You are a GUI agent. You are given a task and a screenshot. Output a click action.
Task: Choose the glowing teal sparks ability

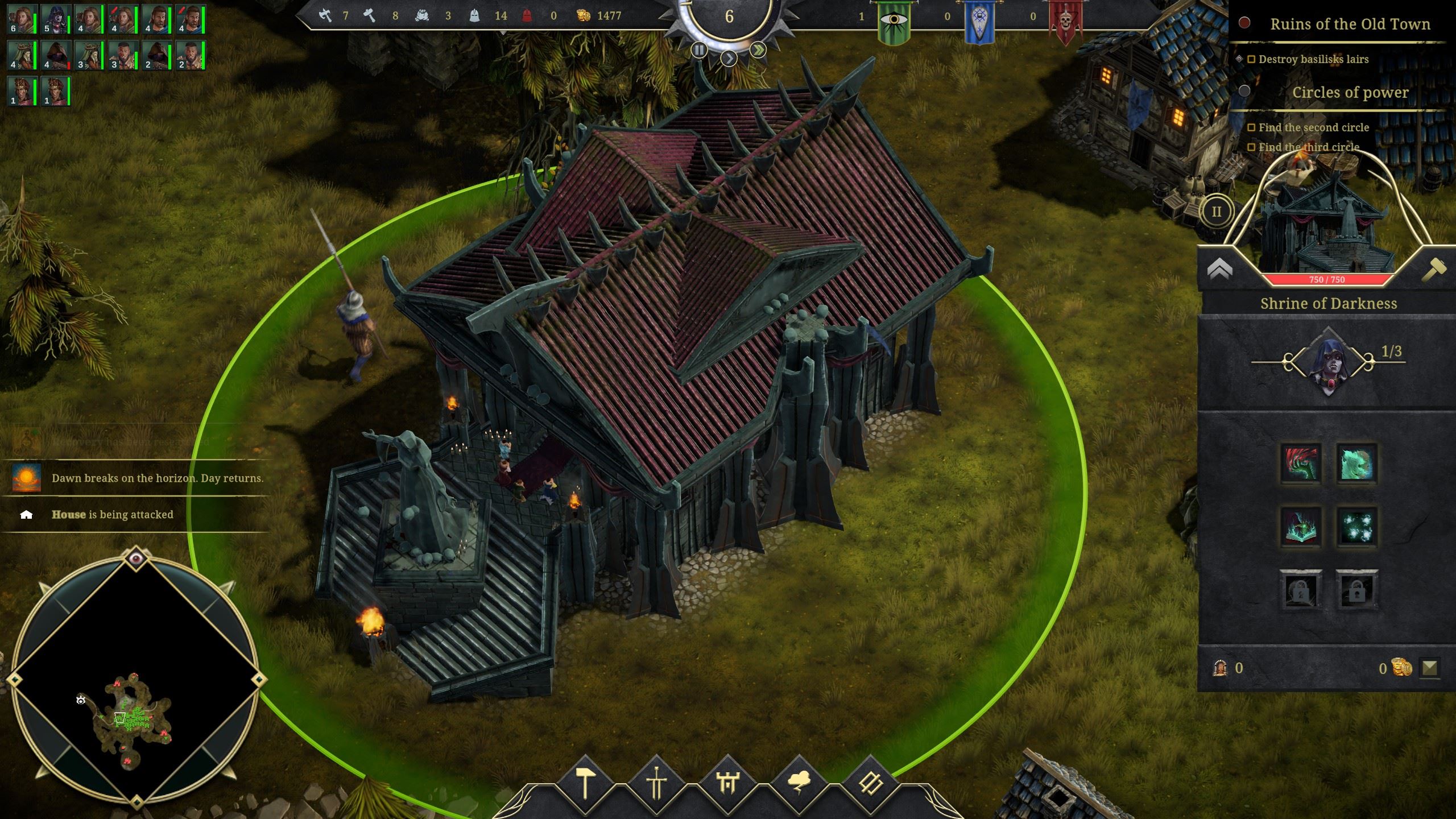click(1356, 527)
